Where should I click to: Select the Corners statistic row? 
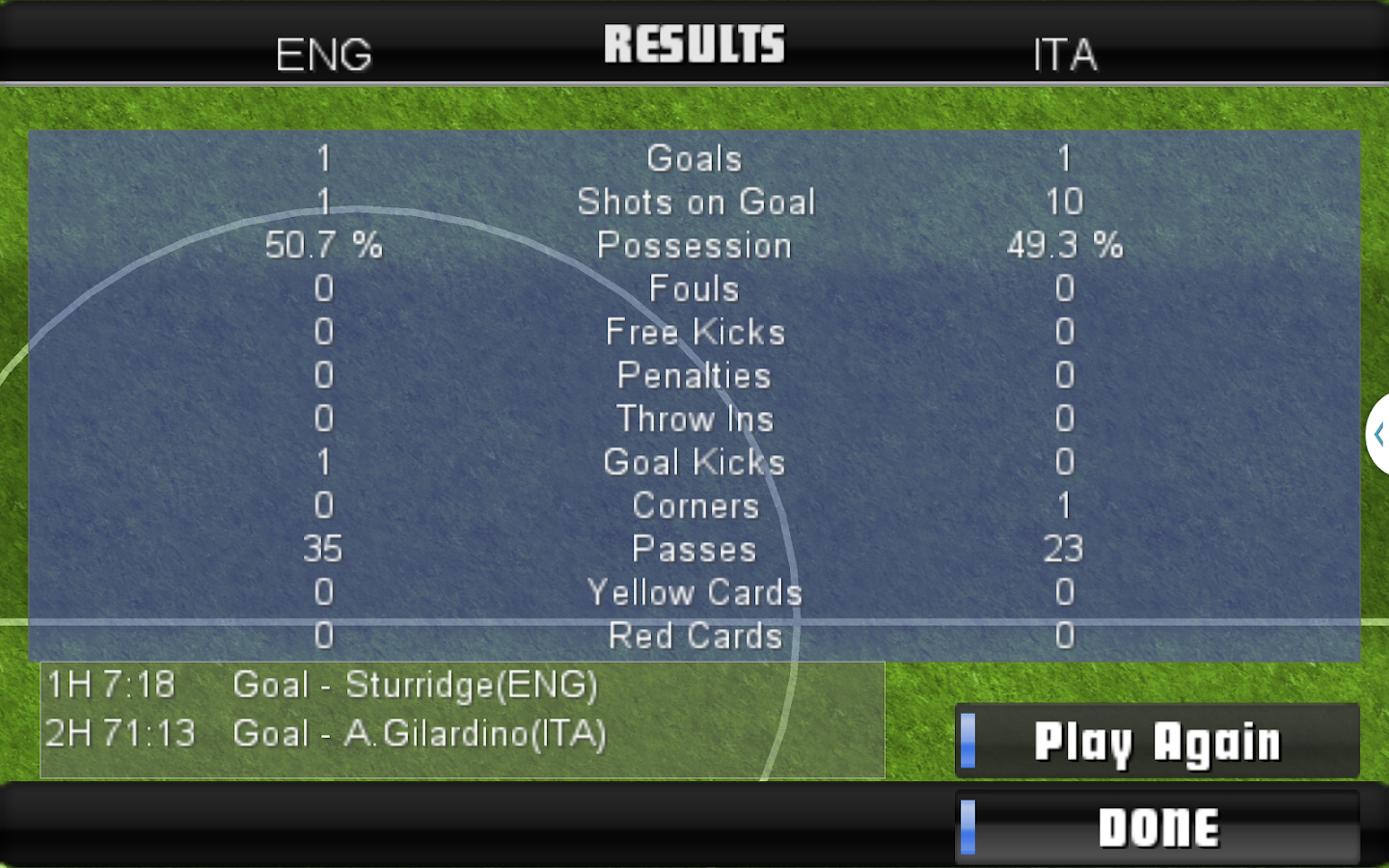pos(694,505)
